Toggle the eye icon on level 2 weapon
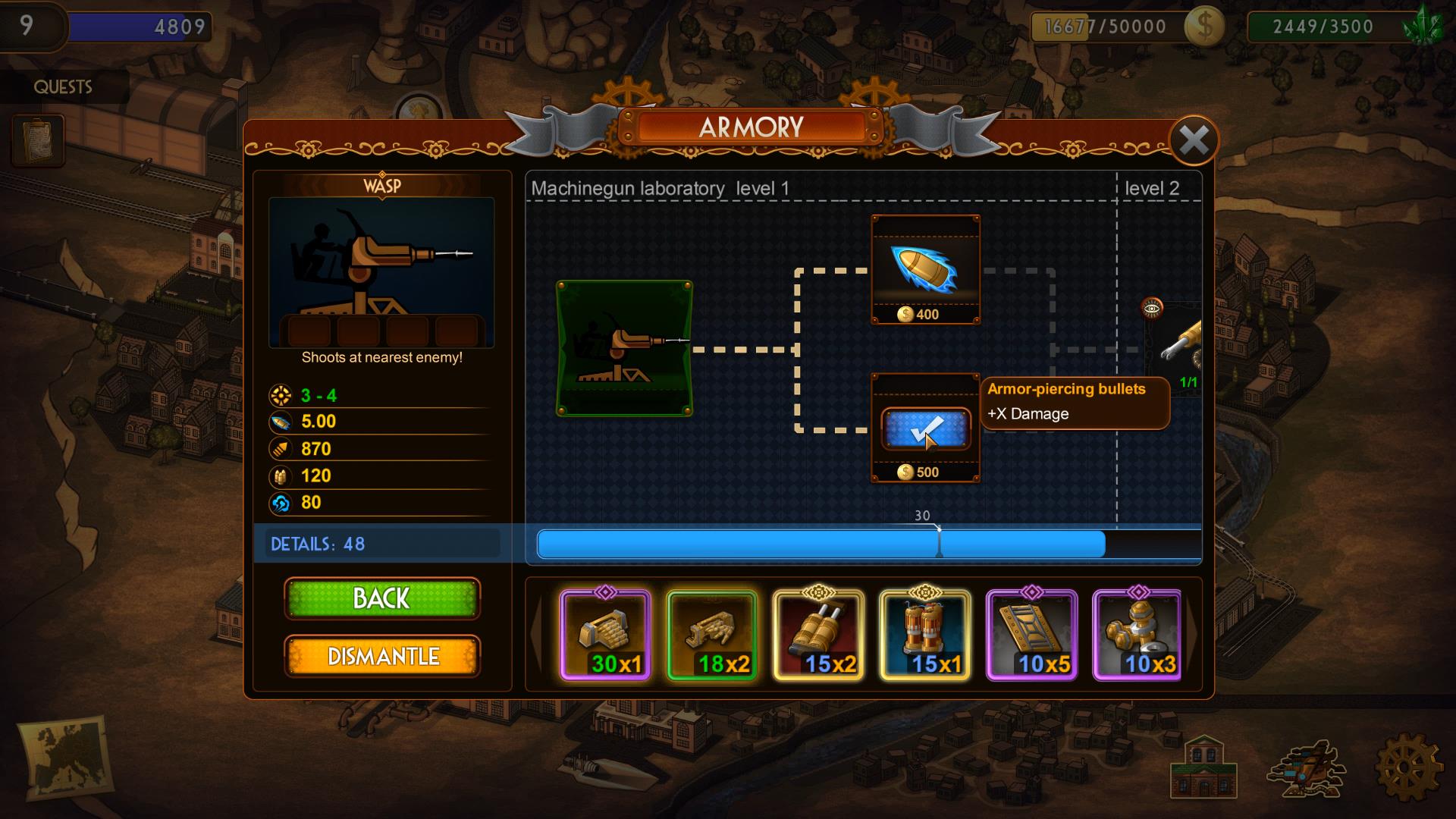Screen dimensions: 1456x819 tap(1152, 308)
